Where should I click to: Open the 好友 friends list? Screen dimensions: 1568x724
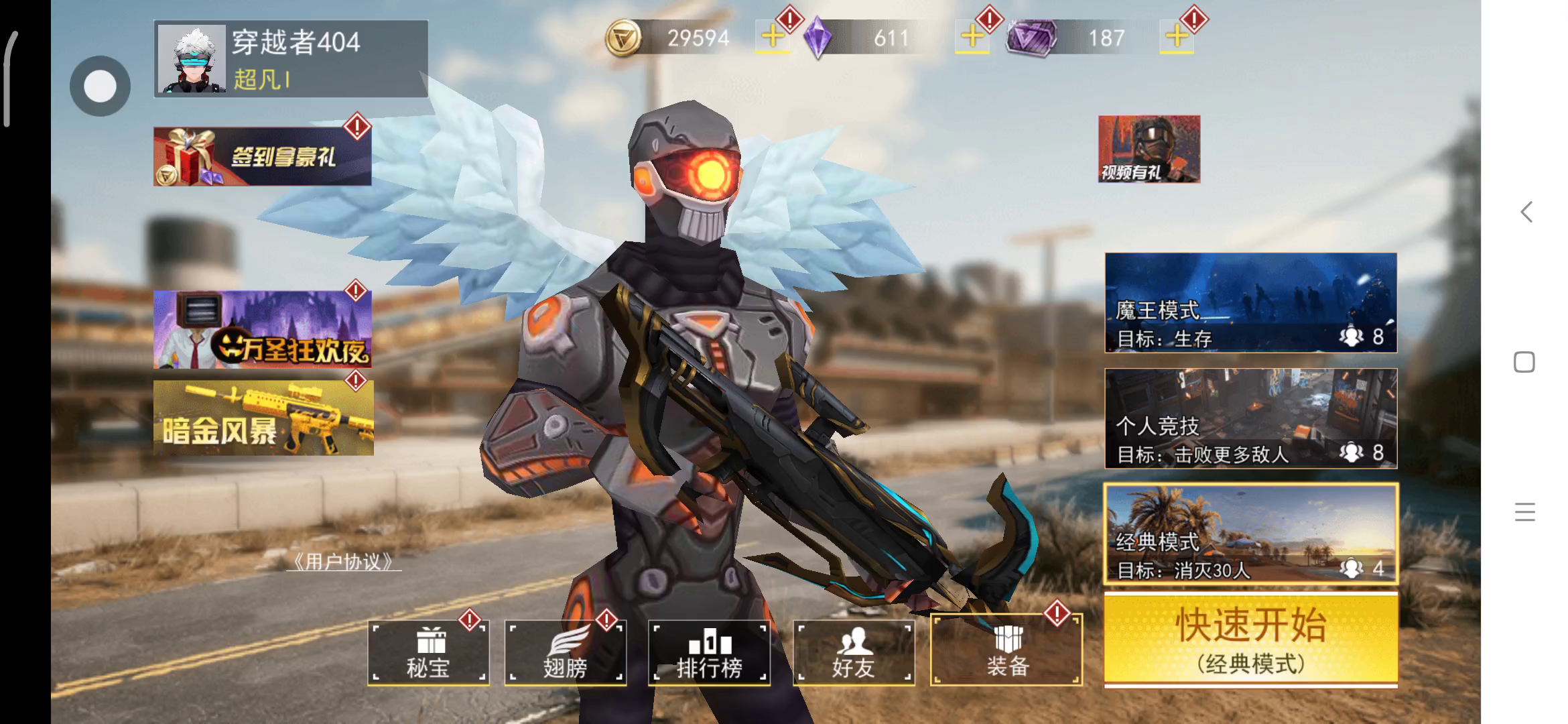853,652
